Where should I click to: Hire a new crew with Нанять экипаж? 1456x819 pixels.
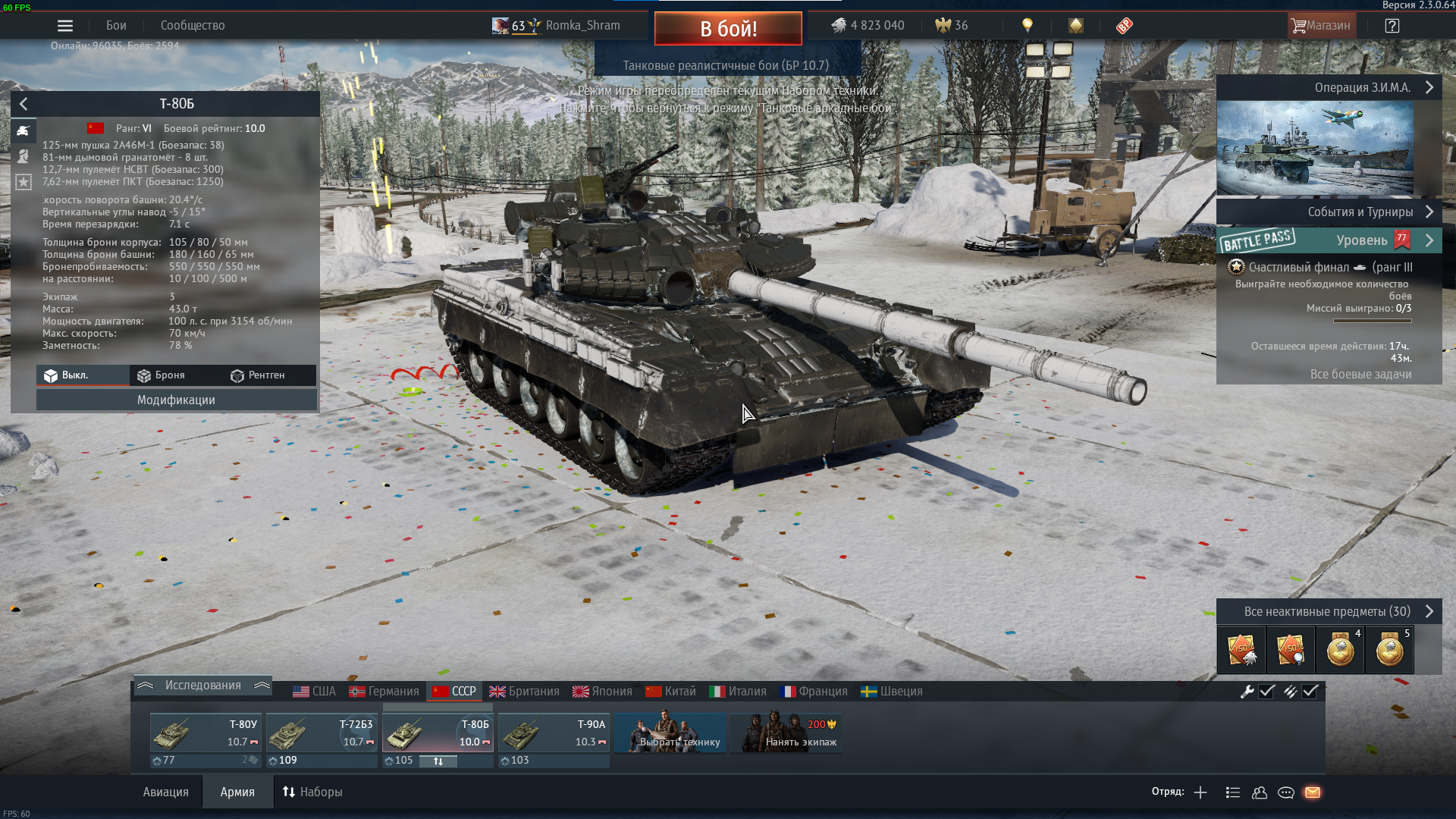point(786,733)
